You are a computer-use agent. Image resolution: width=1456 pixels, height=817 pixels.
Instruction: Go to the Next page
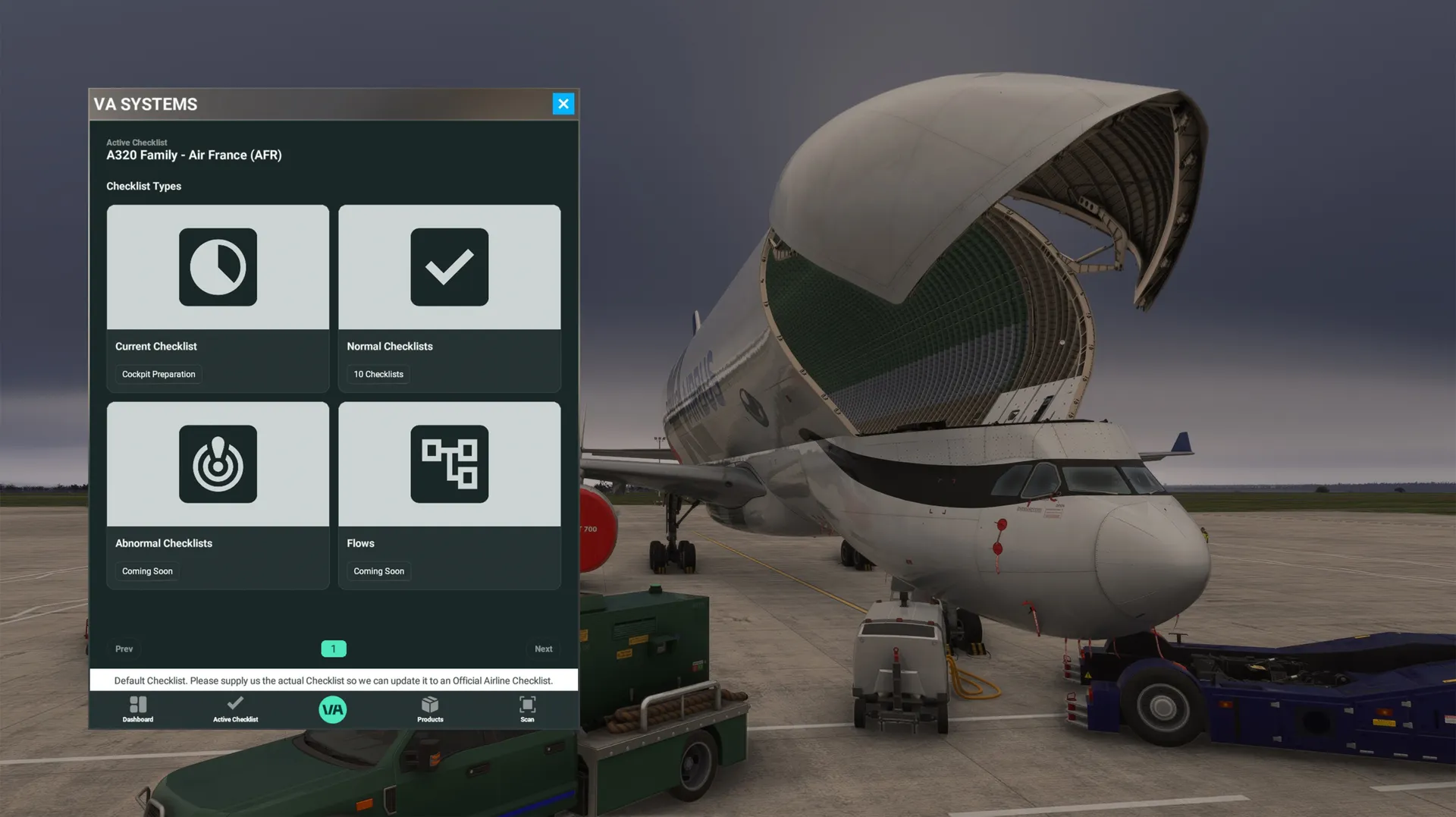coord(543,649)
